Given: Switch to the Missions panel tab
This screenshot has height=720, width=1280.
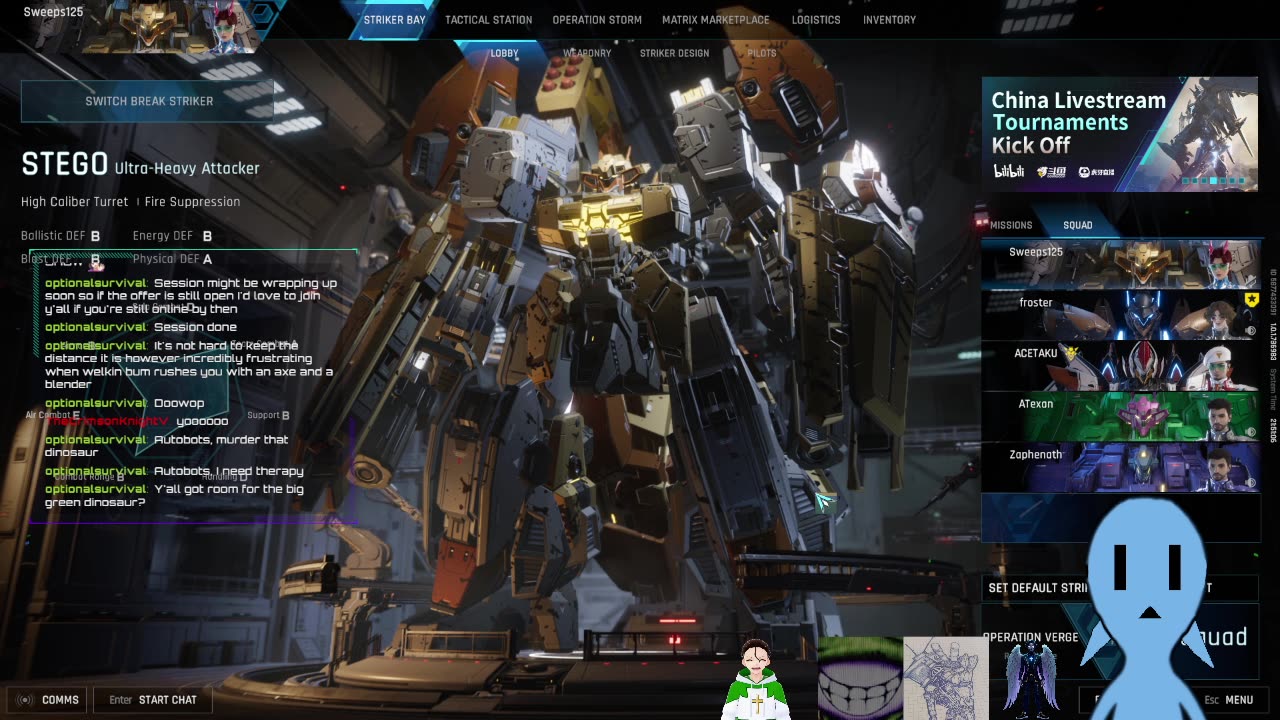Looking at the screenshot, I should coord(1010,225).
